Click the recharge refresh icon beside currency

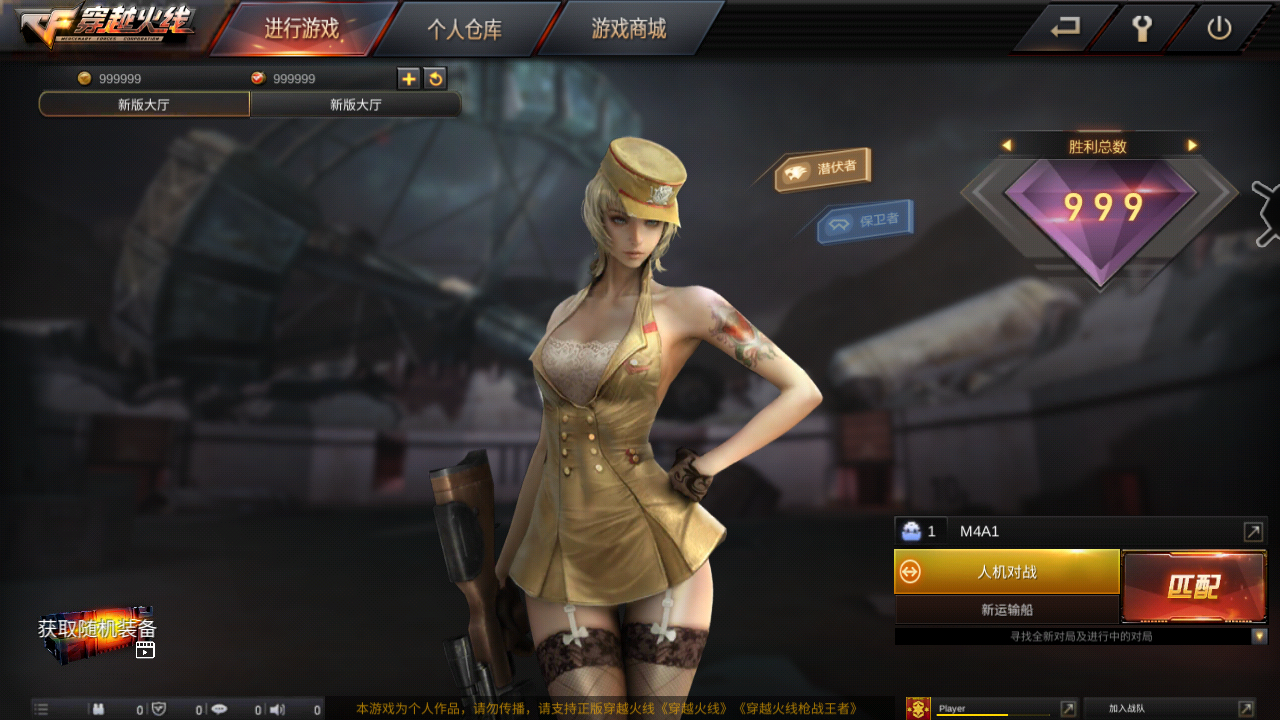tap(435, 78)
